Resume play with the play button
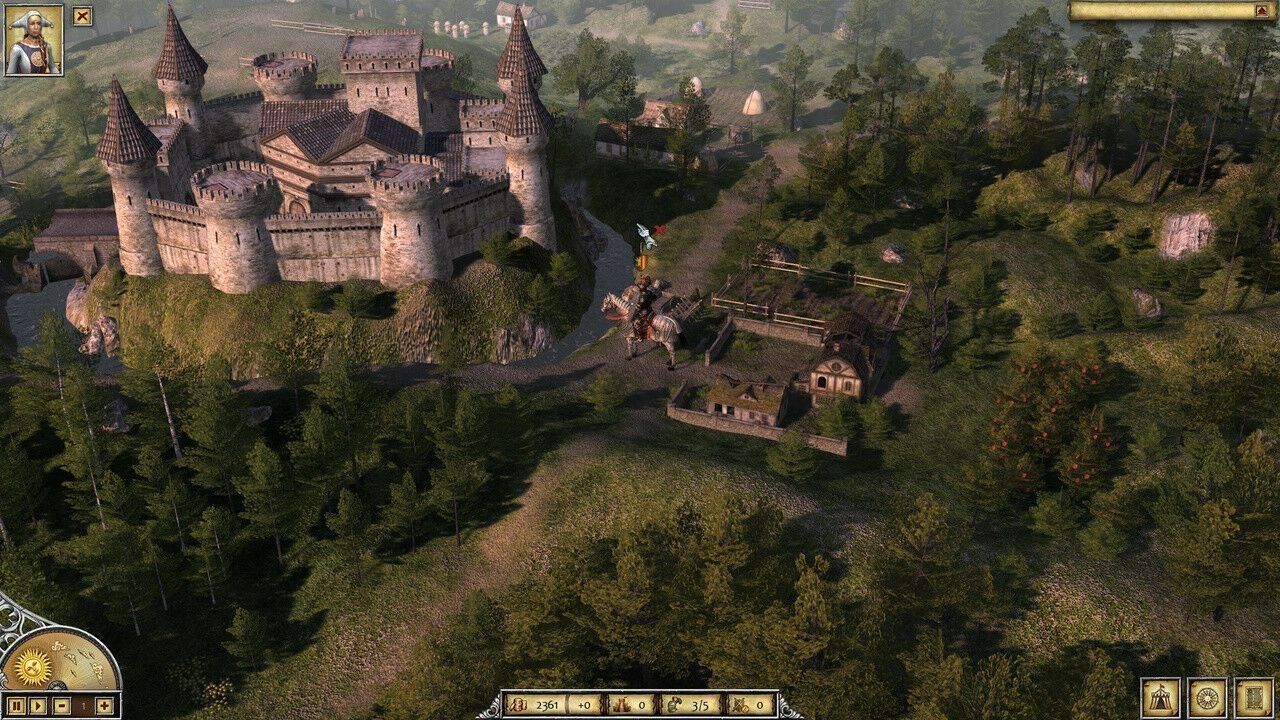This screenshot has height=720, width=1280. (38, 706)
